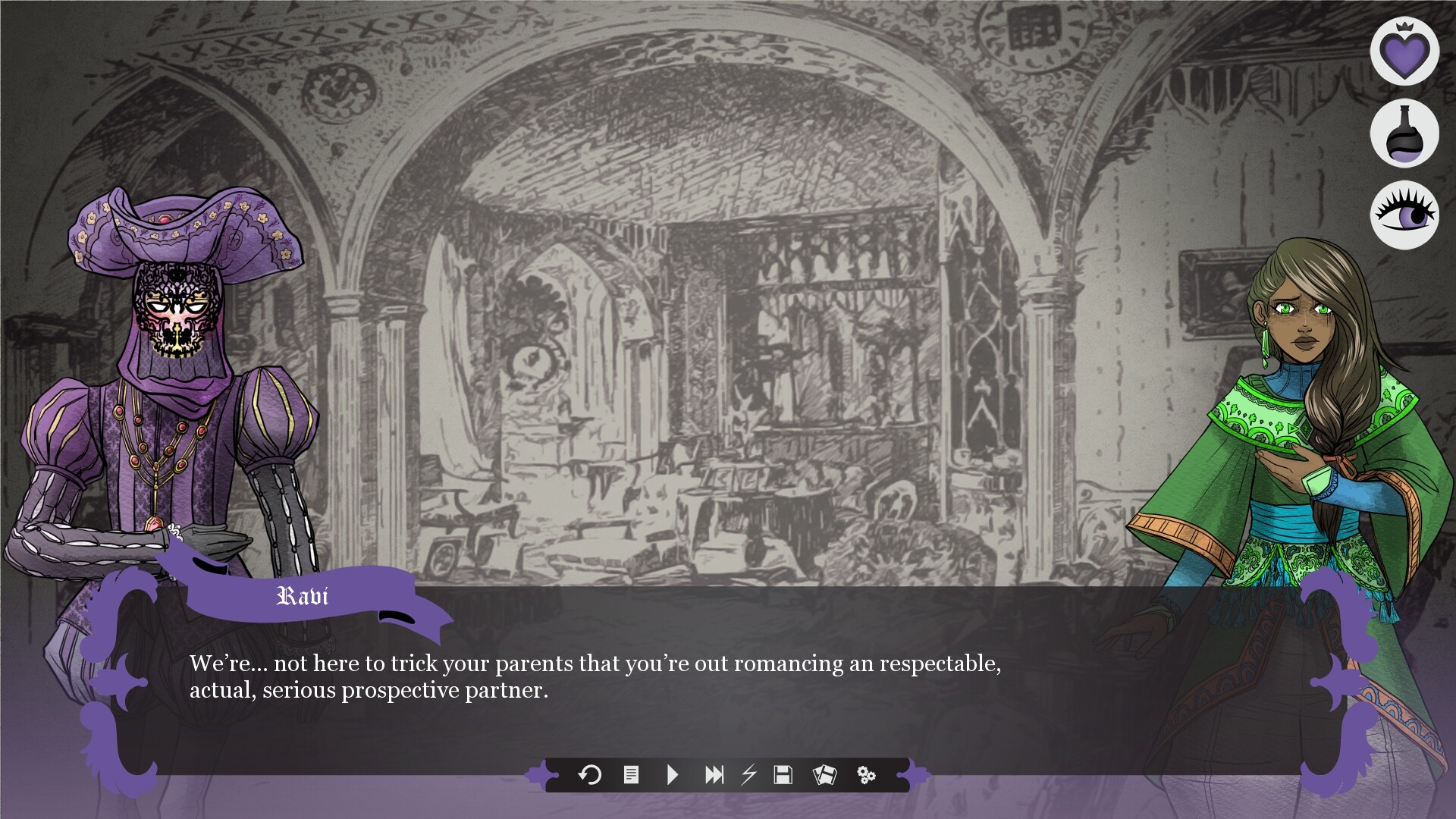Viewport: 1456px width, 819px height.
Task: Check romance status via the crowned heart icon
Action: [x=1404, y=52]
